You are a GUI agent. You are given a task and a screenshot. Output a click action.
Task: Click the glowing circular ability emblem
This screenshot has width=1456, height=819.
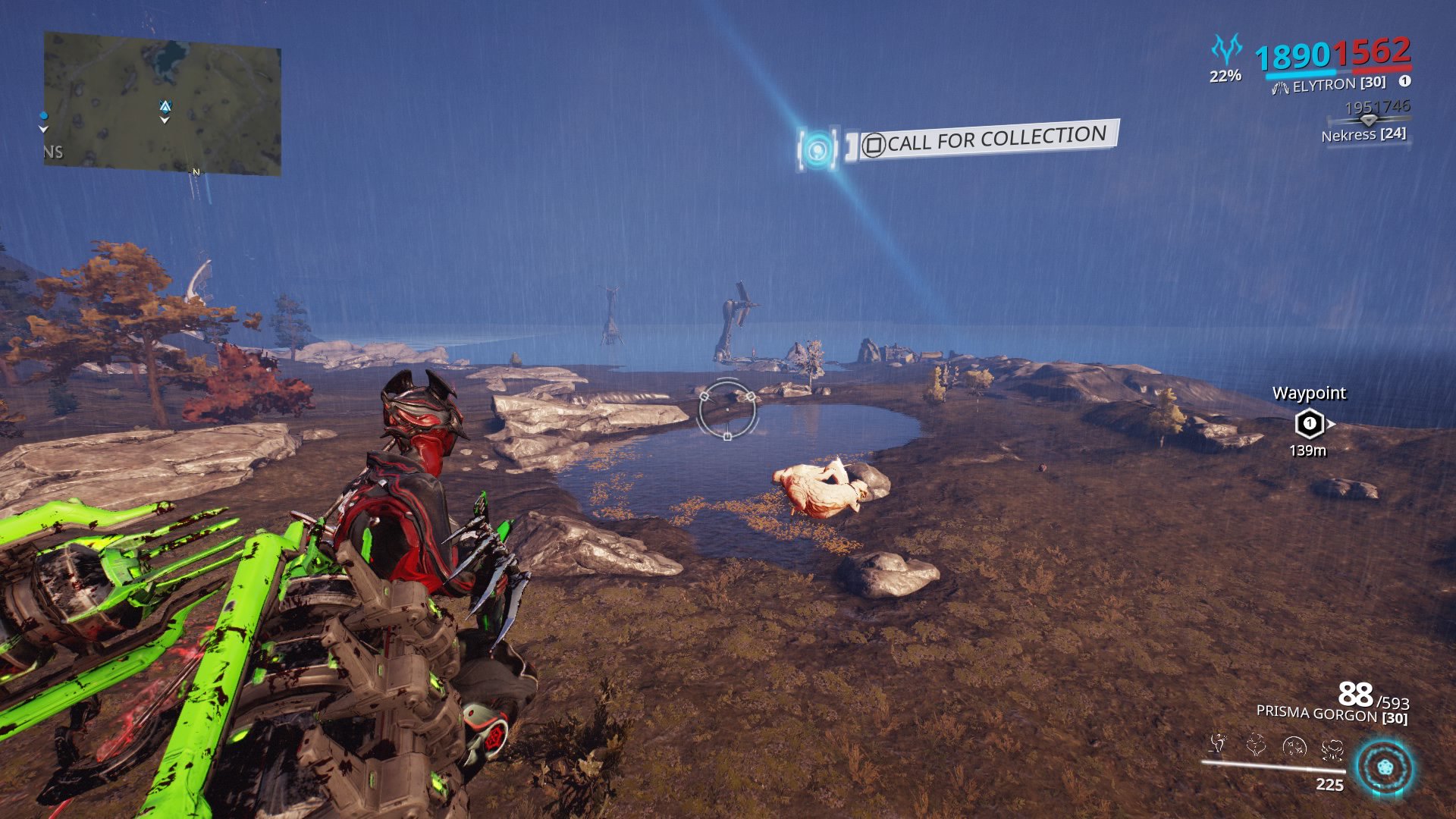coord(1384,766)
